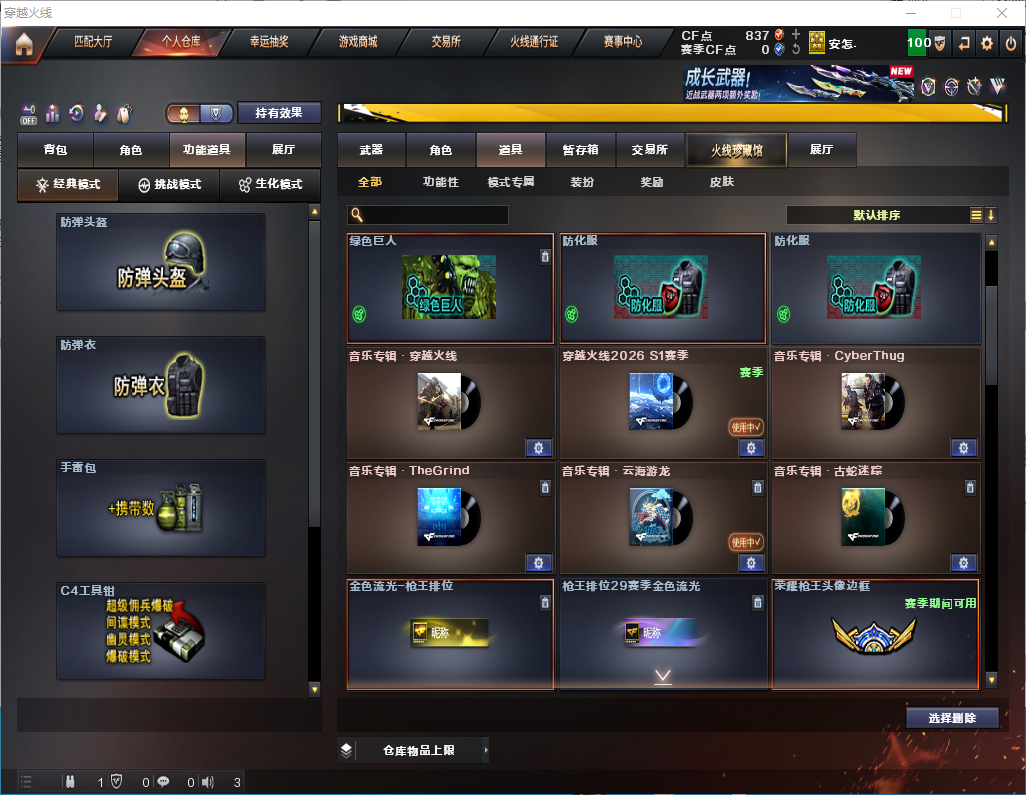1026x795 pixels.
Task: Open the 火线珍藏馆 collection tab
Action: point(736,151)
